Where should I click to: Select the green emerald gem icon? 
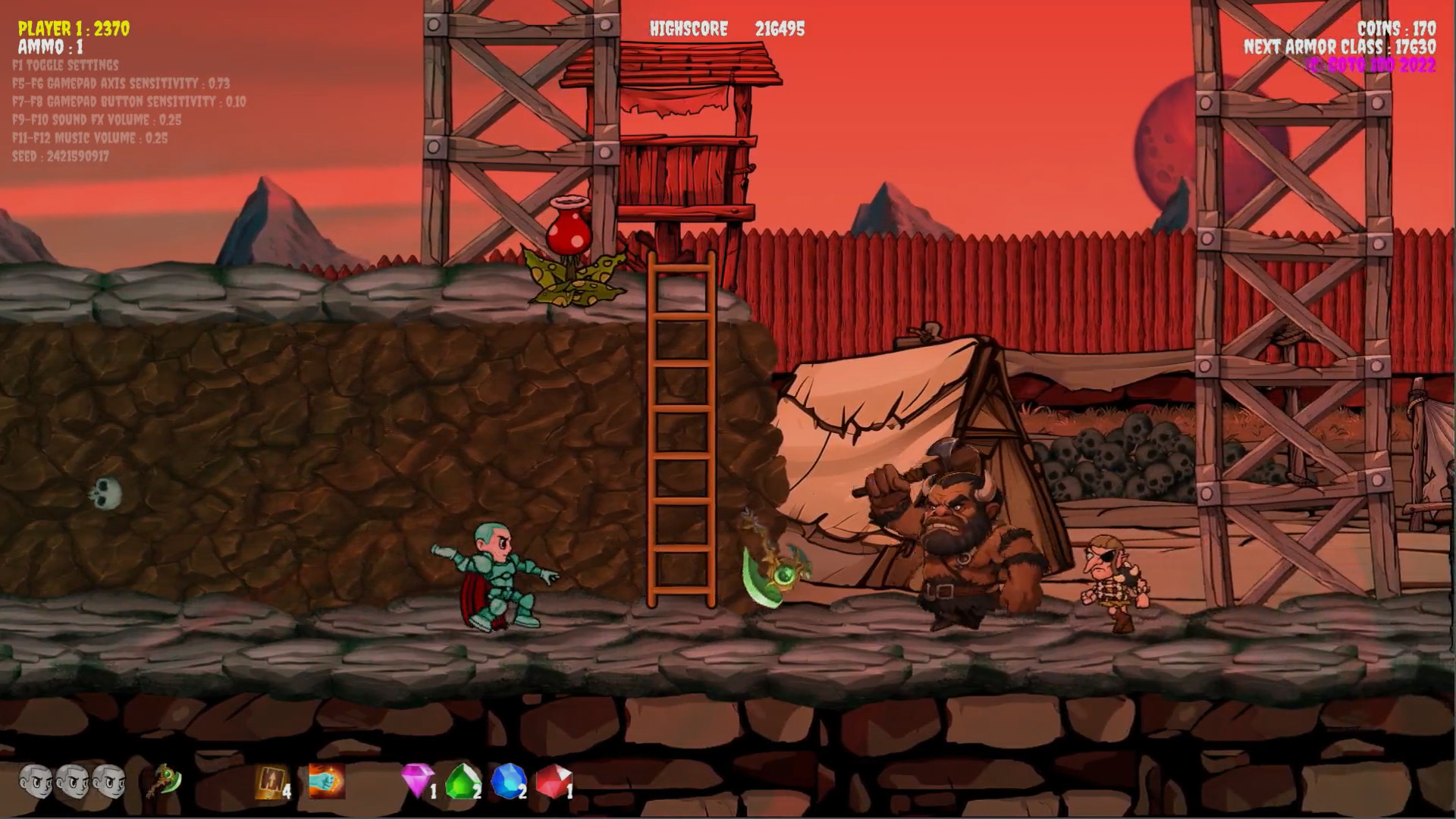pos(463,781)
